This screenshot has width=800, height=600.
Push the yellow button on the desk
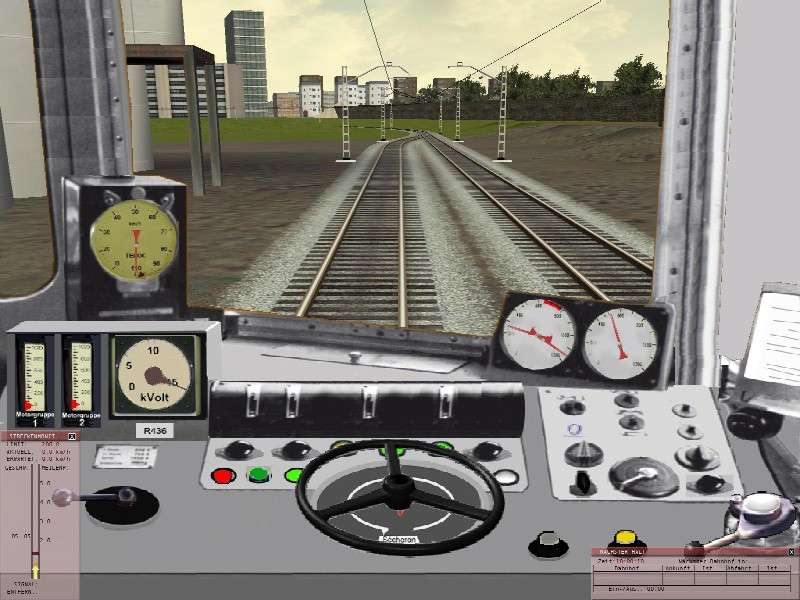point(626,539)
